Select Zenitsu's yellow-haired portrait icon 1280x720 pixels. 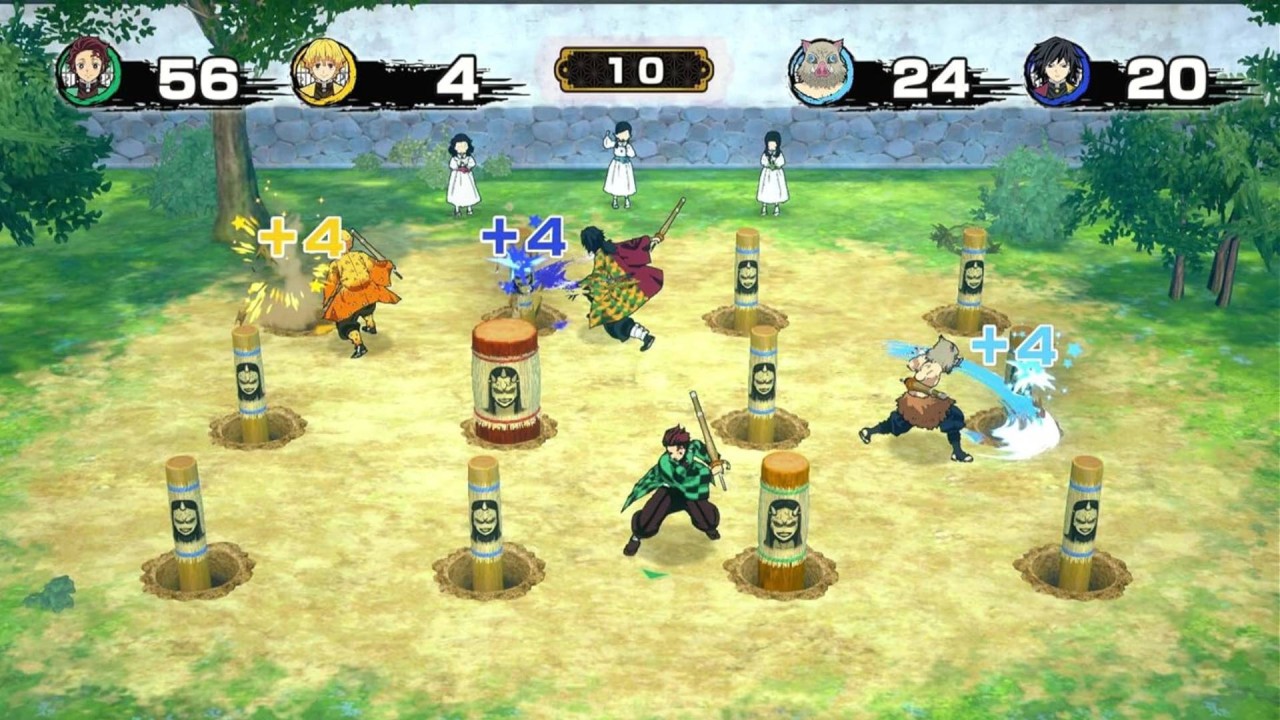(324, 72)
